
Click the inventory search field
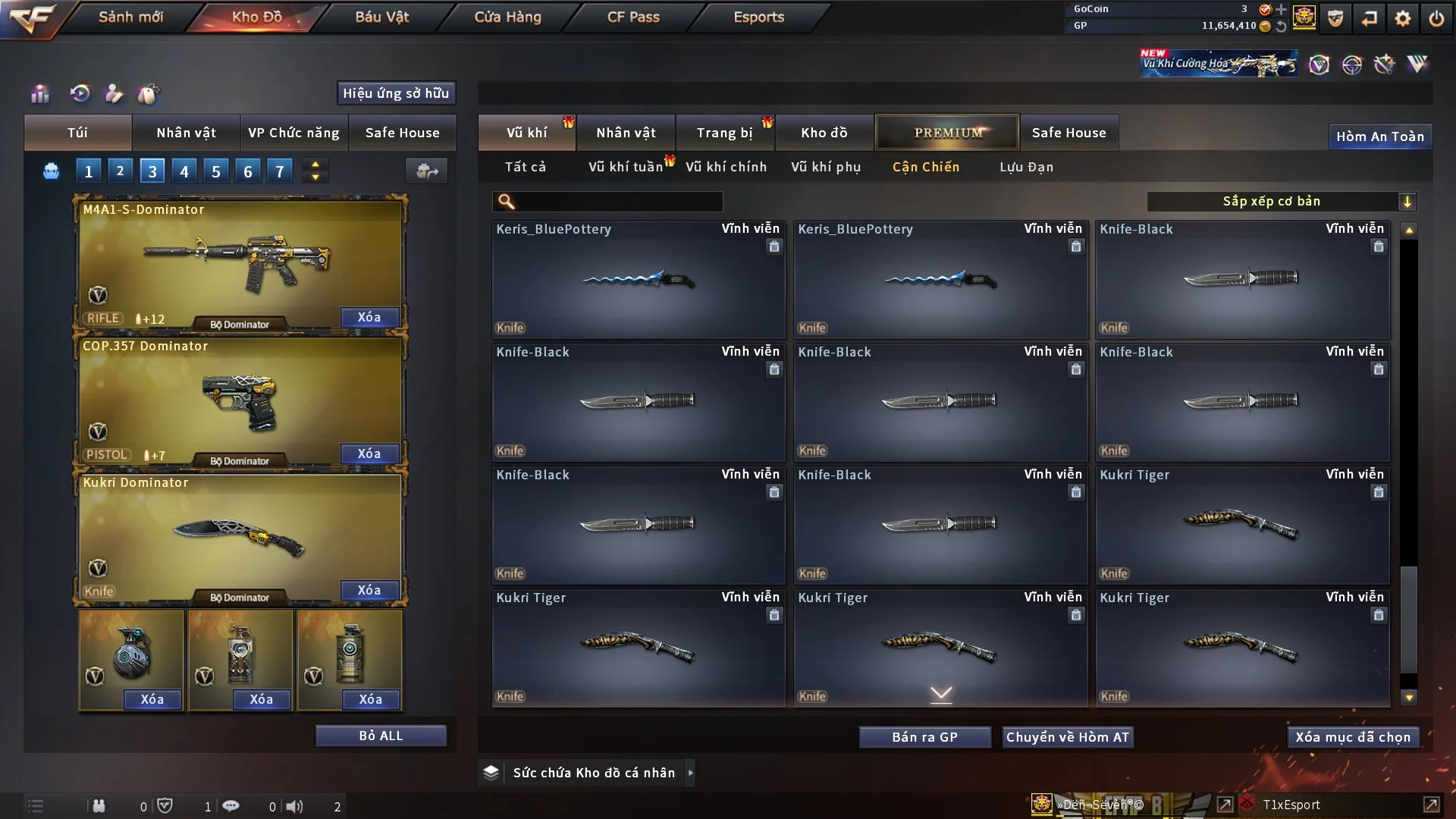click(618, 202)
